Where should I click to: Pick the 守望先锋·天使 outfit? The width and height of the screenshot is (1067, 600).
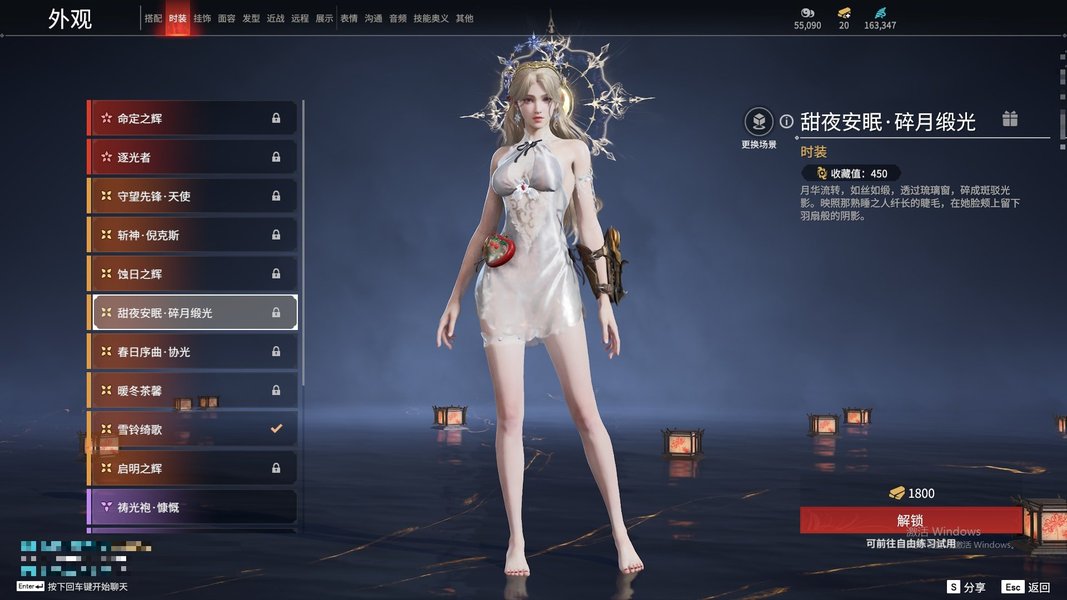192,196
